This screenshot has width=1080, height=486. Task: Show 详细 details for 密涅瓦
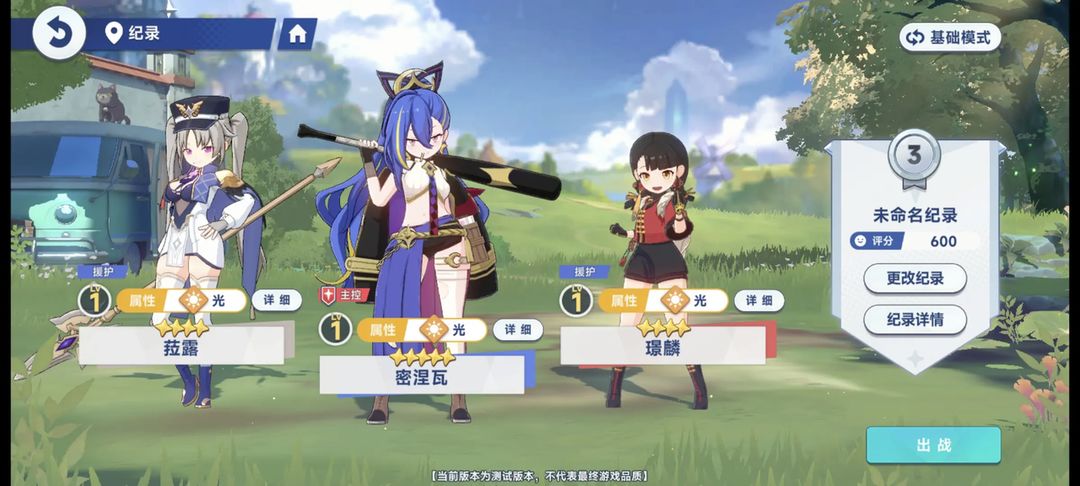[517, 330]
